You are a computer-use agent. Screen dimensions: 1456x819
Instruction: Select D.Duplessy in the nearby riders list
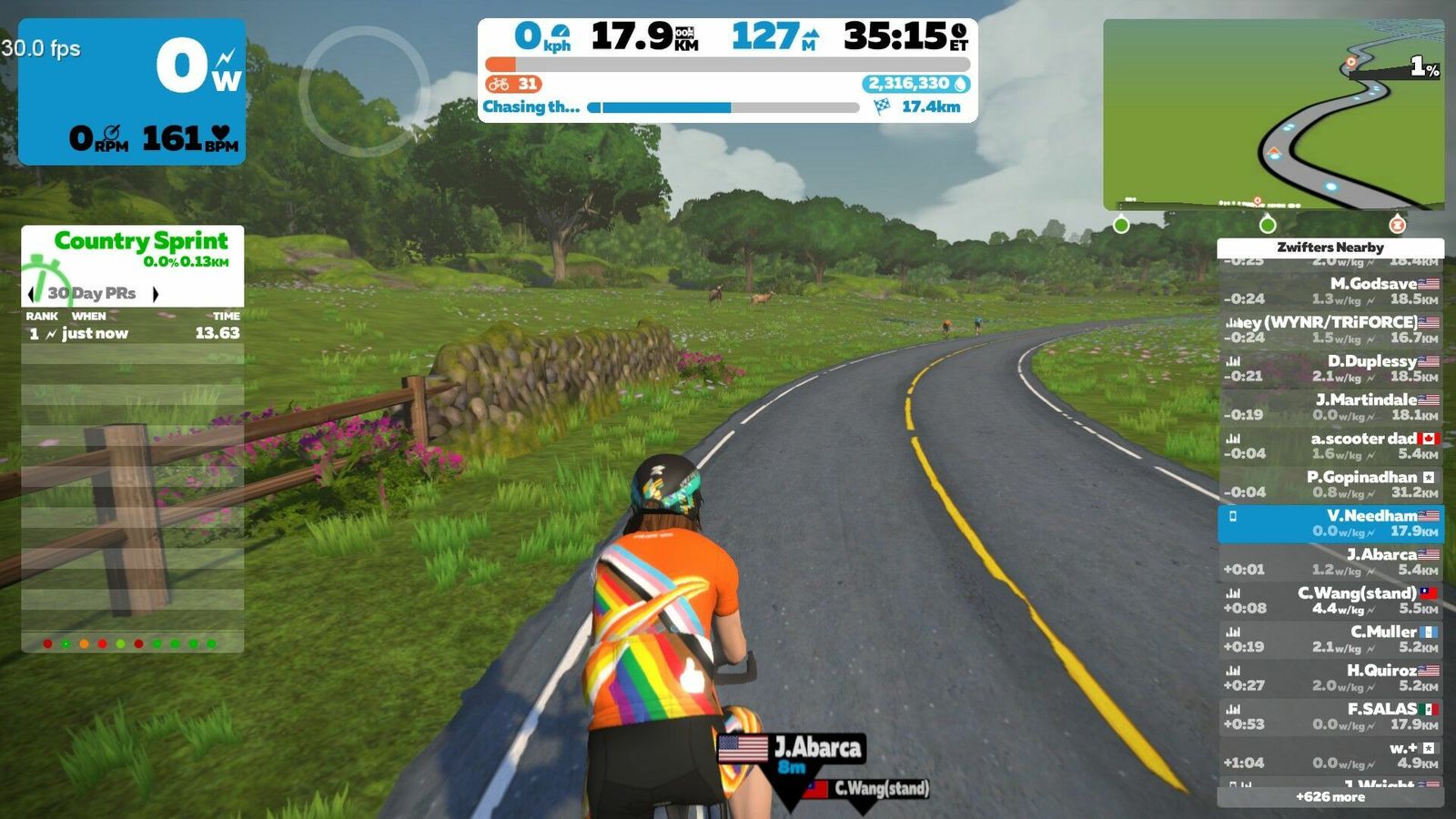tap(1330, 369)
